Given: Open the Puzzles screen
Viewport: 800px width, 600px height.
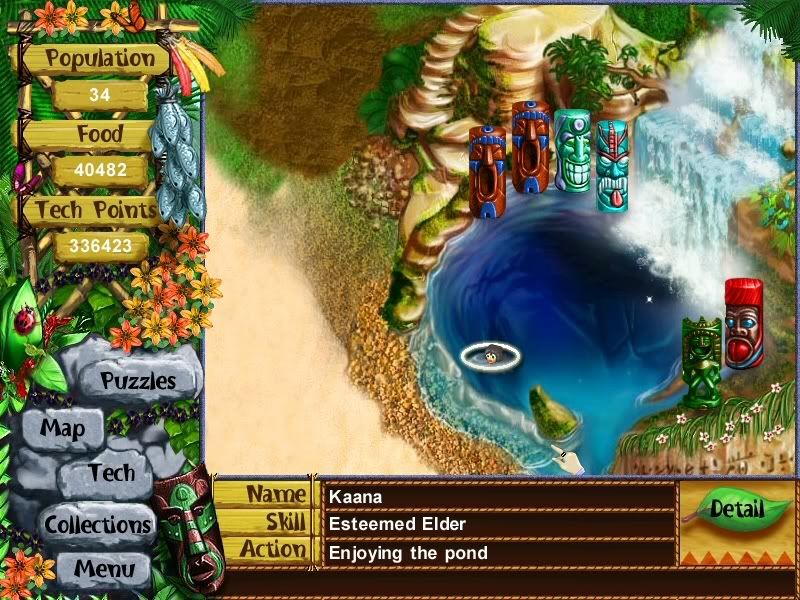Looking at the screenshot, I should 138,381.
